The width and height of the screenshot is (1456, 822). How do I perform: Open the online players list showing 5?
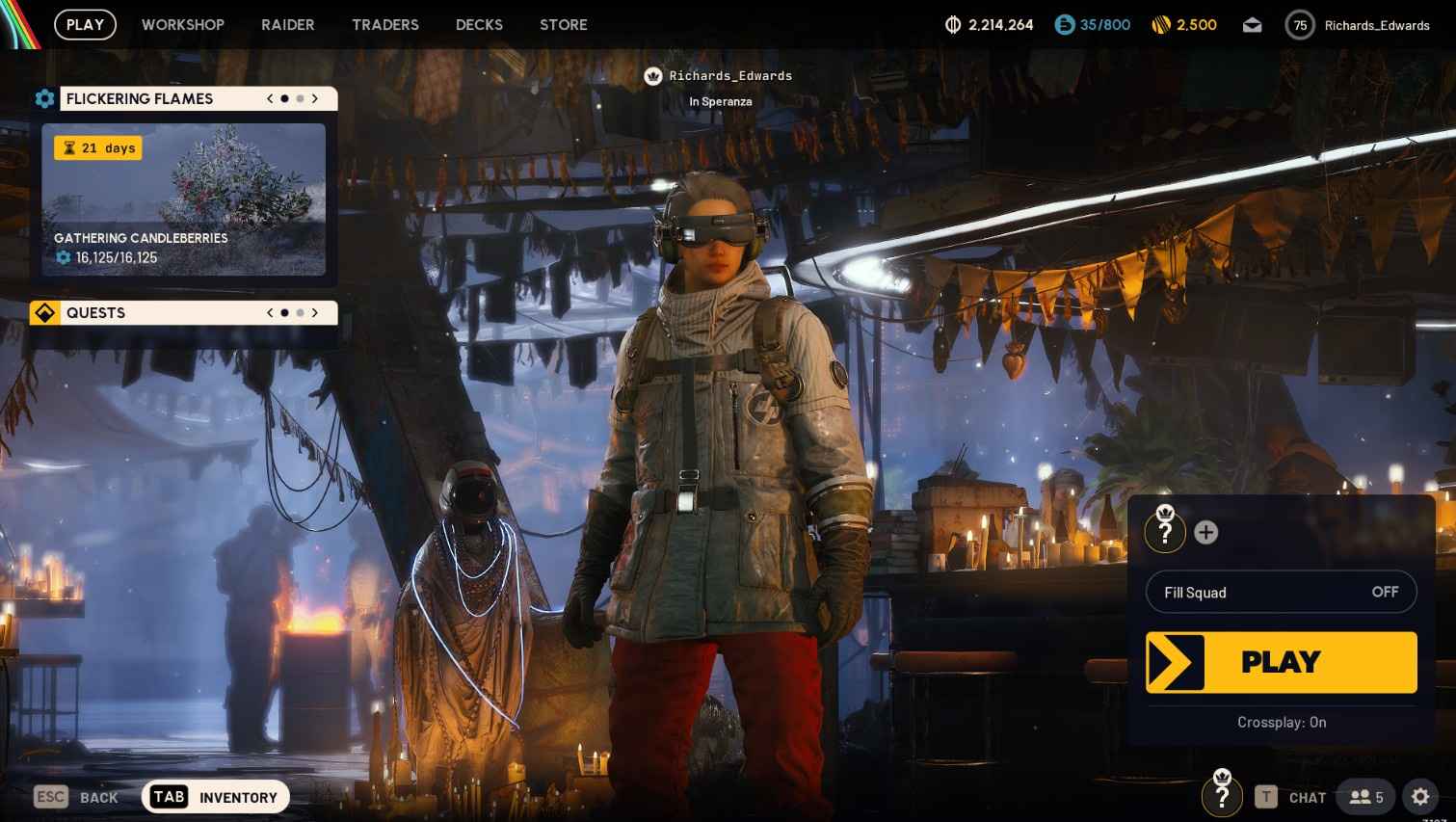pos(1364,797)
